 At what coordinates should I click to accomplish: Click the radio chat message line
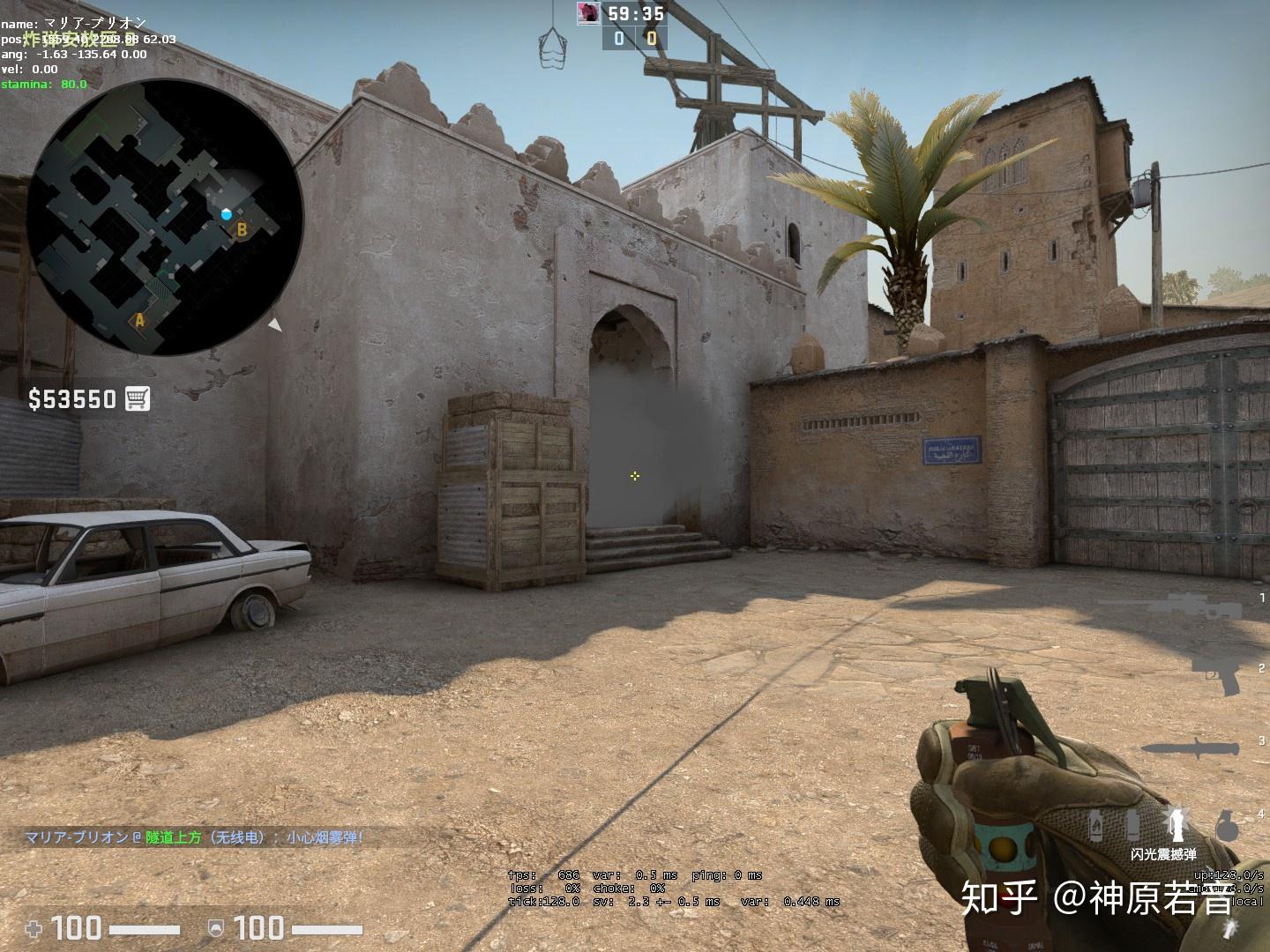[x=194, y=837]
